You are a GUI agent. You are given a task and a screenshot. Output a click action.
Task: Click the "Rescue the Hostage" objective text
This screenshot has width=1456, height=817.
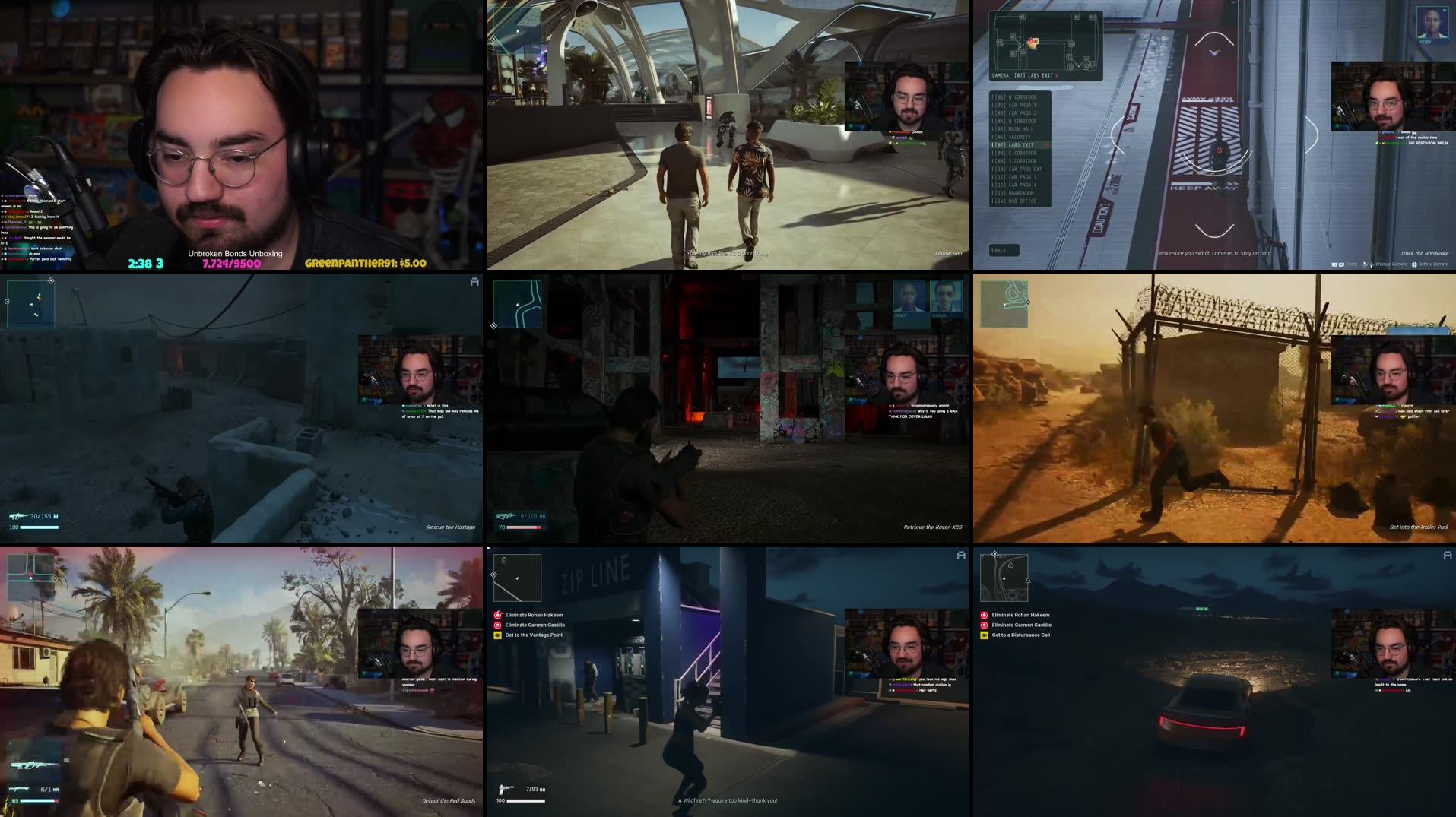(450, 525)
